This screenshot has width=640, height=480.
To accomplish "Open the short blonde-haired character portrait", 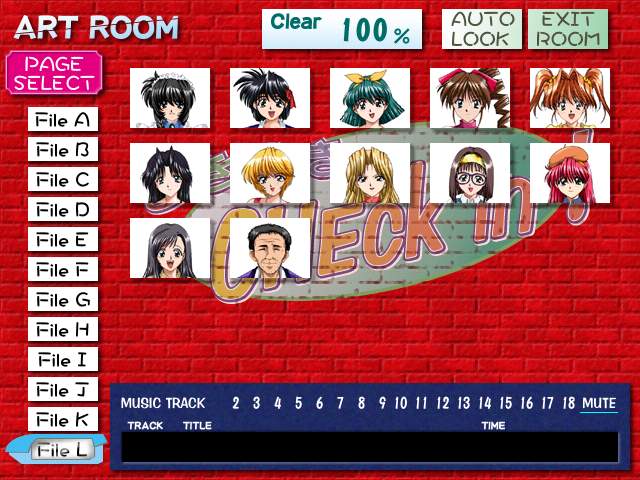I will (270, 173).
